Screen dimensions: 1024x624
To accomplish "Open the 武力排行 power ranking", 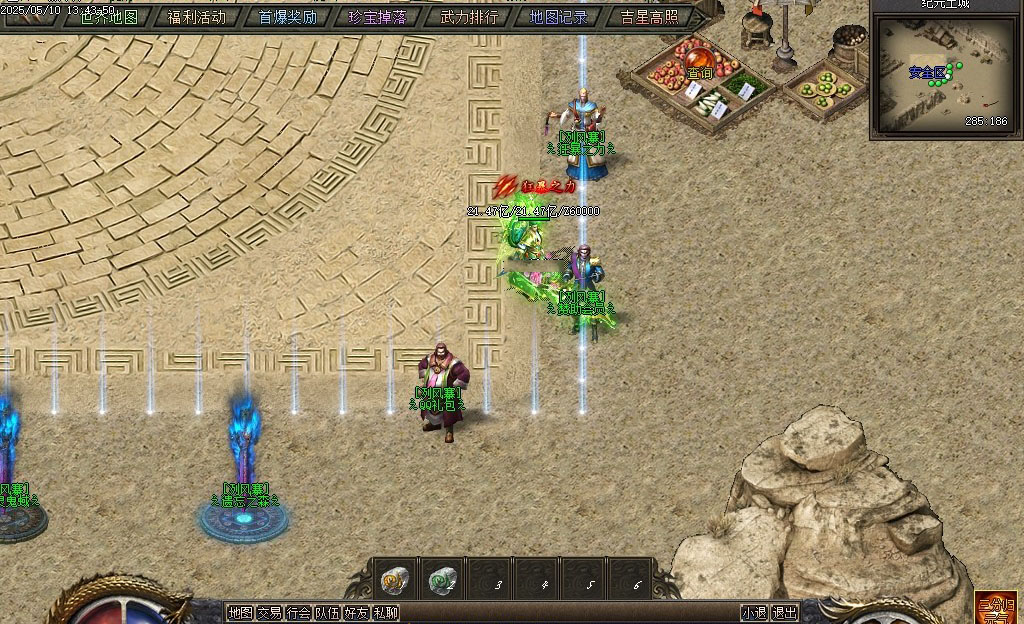I will pyautogui.click(x=468, y=17).
